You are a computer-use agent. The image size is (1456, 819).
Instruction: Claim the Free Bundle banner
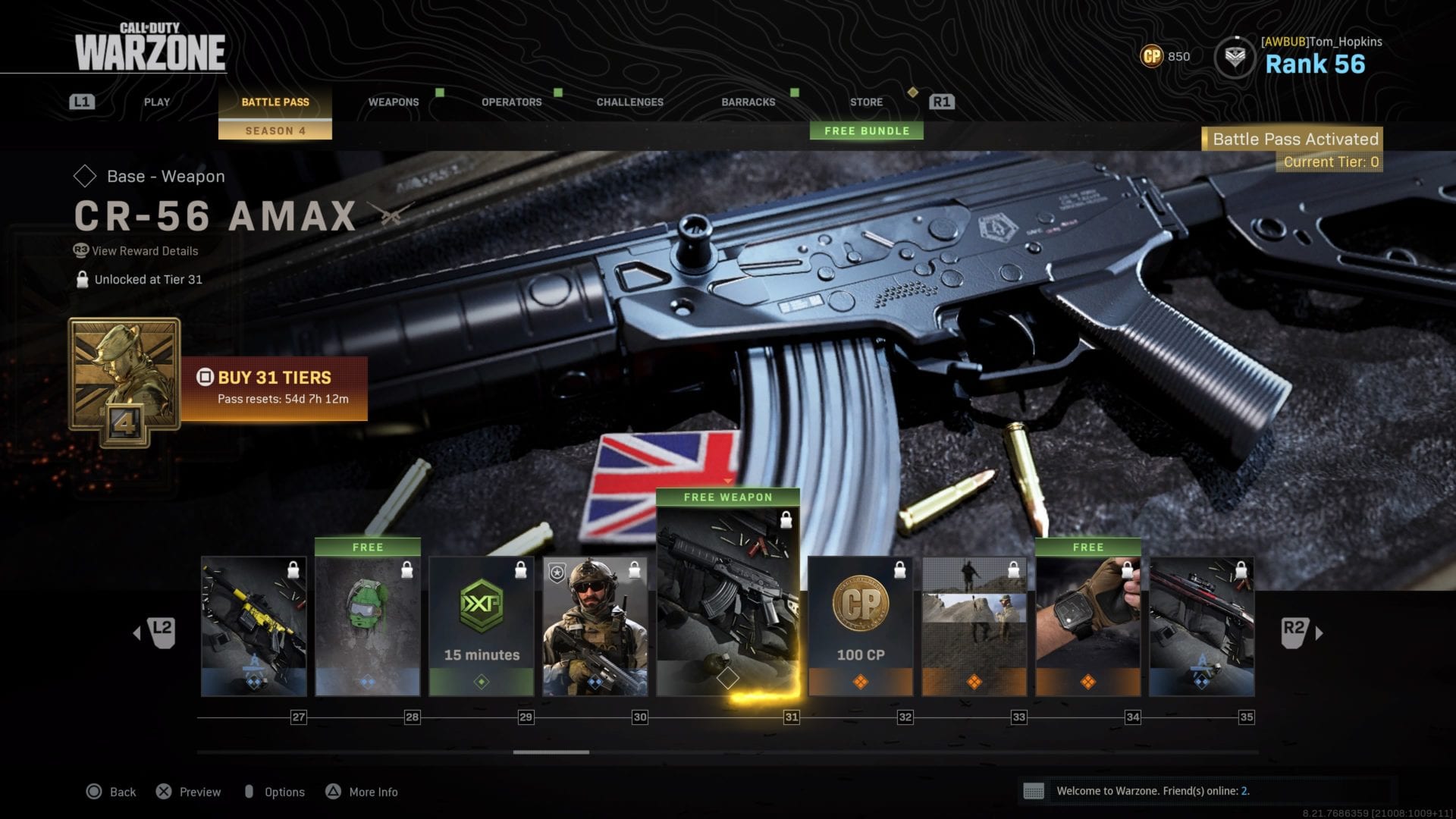(x=867, y=130)
